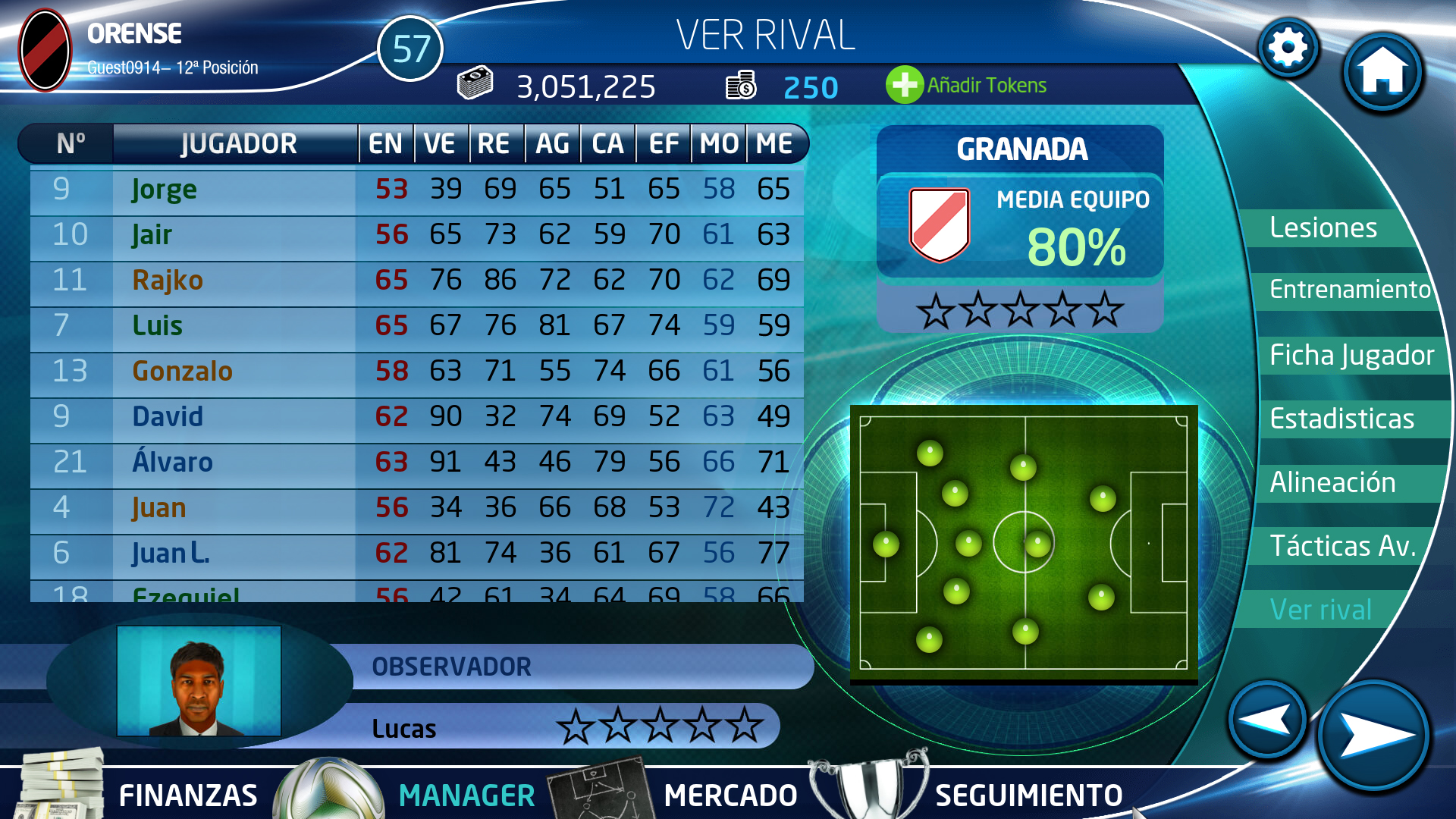Advance with the forward arrow button
Screen dimensions: 1456x819
1373,734
